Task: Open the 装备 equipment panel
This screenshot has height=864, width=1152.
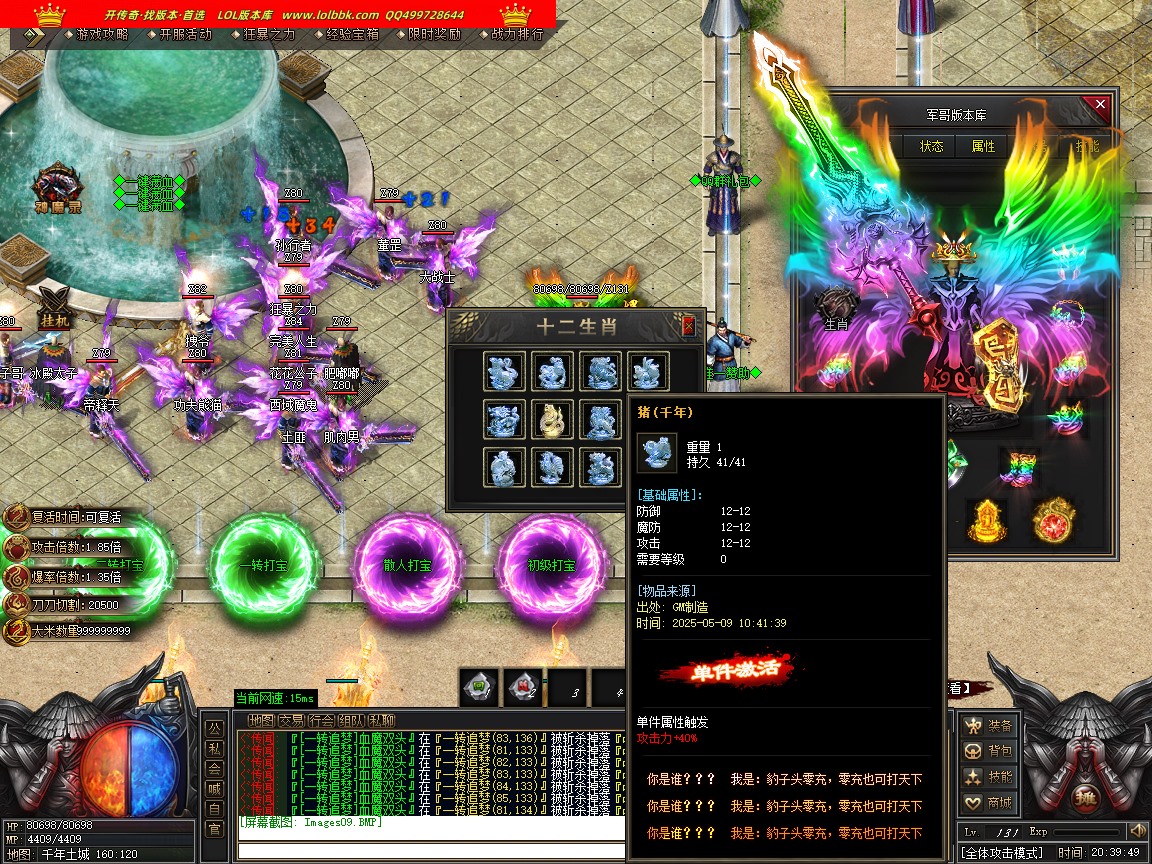Action: 989,726
